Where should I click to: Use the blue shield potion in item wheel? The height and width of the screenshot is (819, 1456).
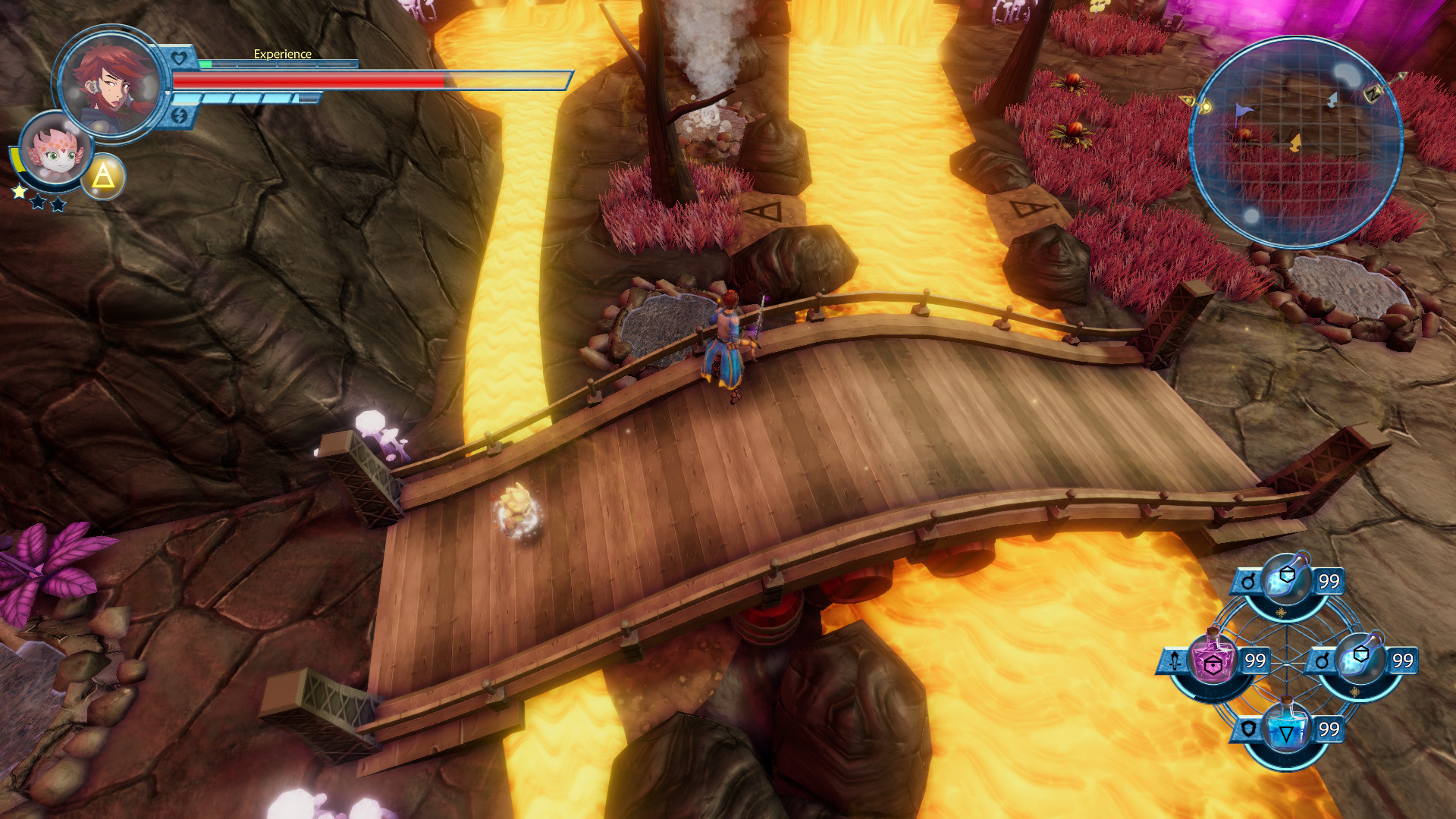tap(1286, 731)
